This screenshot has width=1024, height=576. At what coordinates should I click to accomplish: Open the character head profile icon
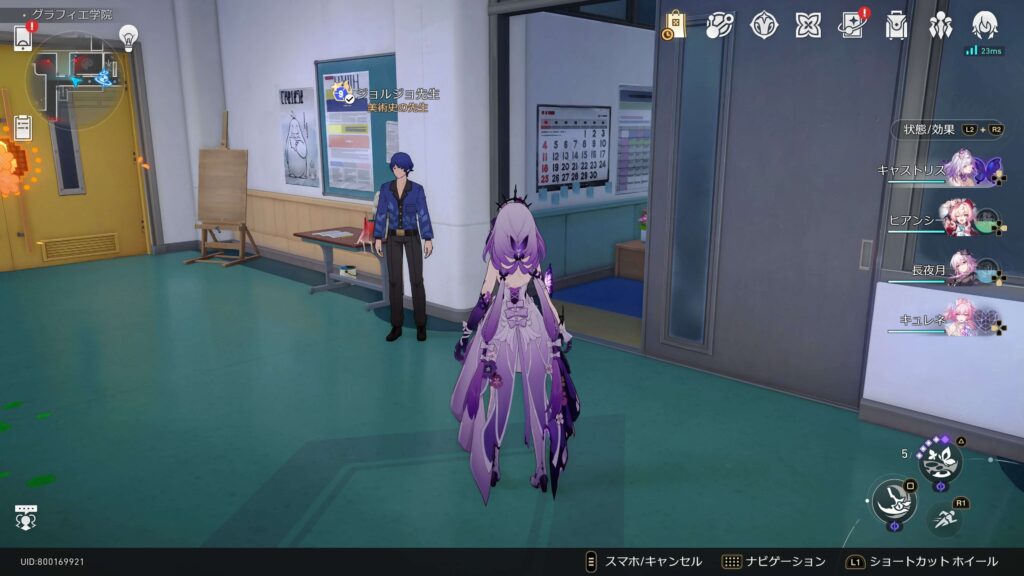point(984,24)
